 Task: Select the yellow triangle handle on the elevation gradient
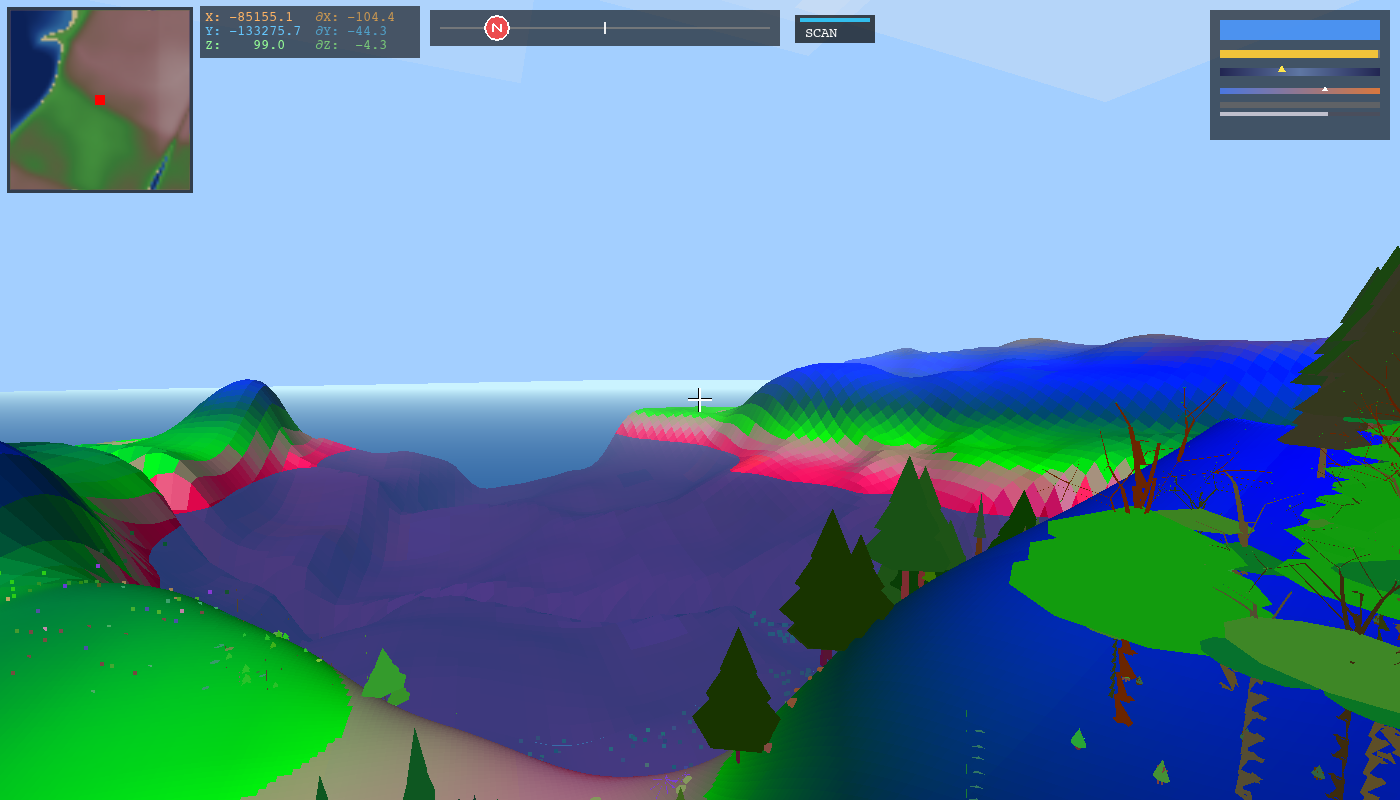1284,69
